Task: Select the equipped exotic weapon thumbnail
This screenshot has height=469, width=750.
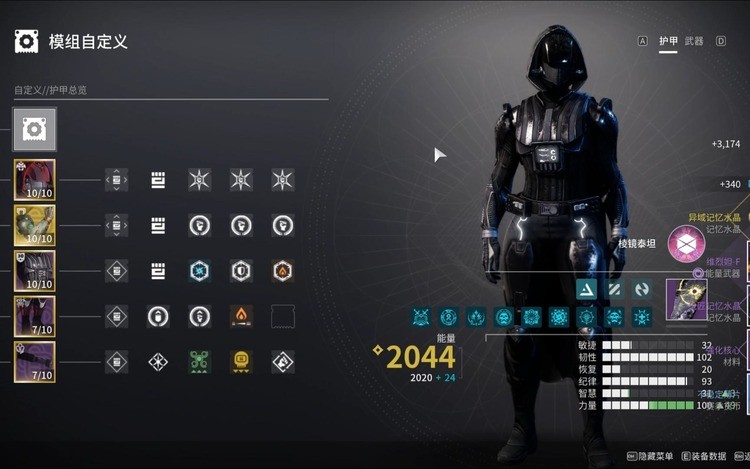Action: [686, 299]
